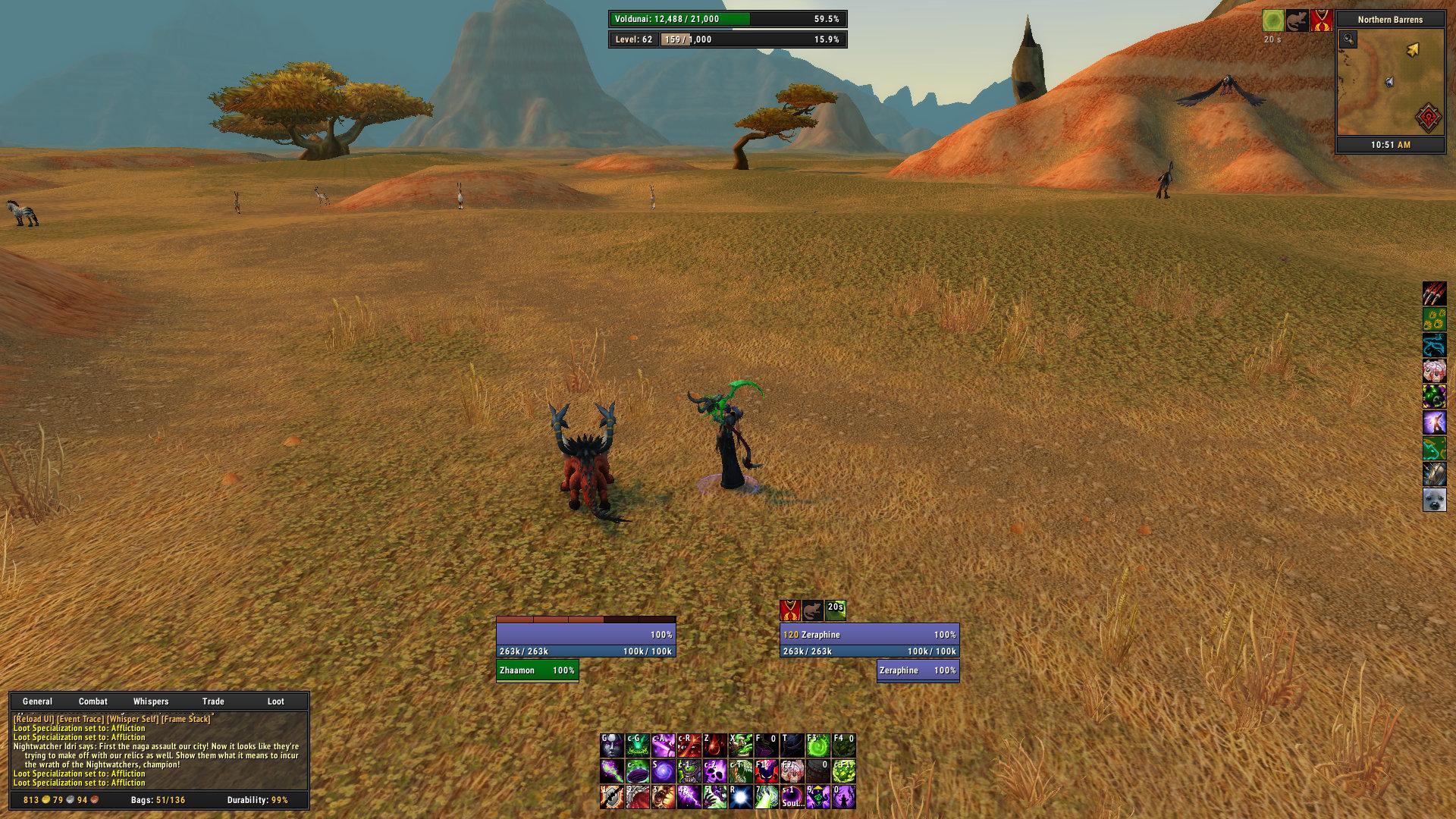This screenshot has width=1456, height=819.
Task: Click the white seal pup side-bar icon
Action: click(x=1434, y=500)
